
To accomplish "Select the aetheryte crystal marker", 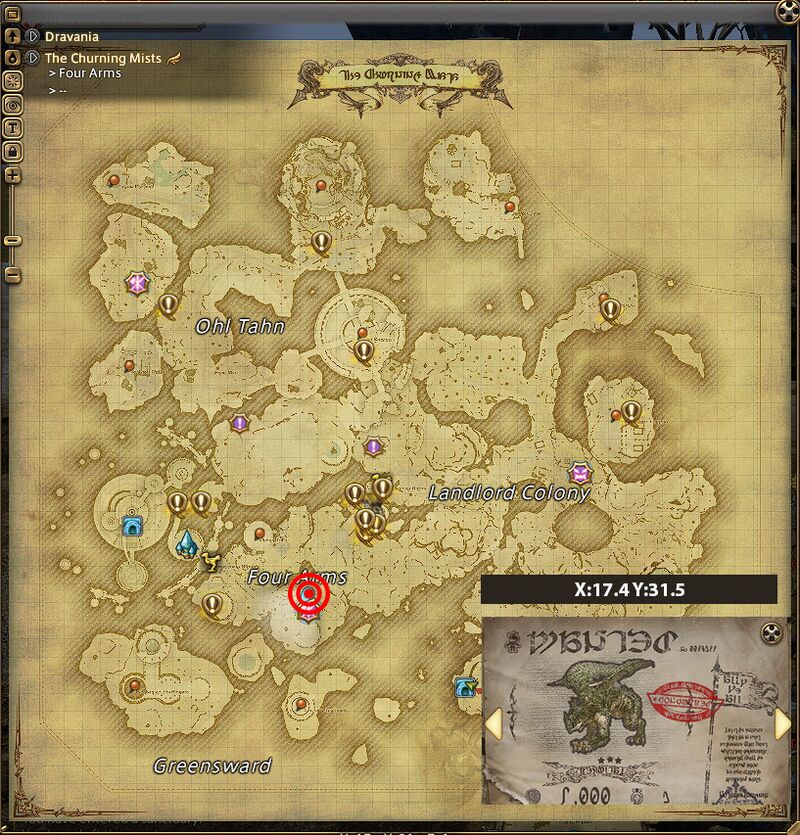I will click(x=186, y=544).
